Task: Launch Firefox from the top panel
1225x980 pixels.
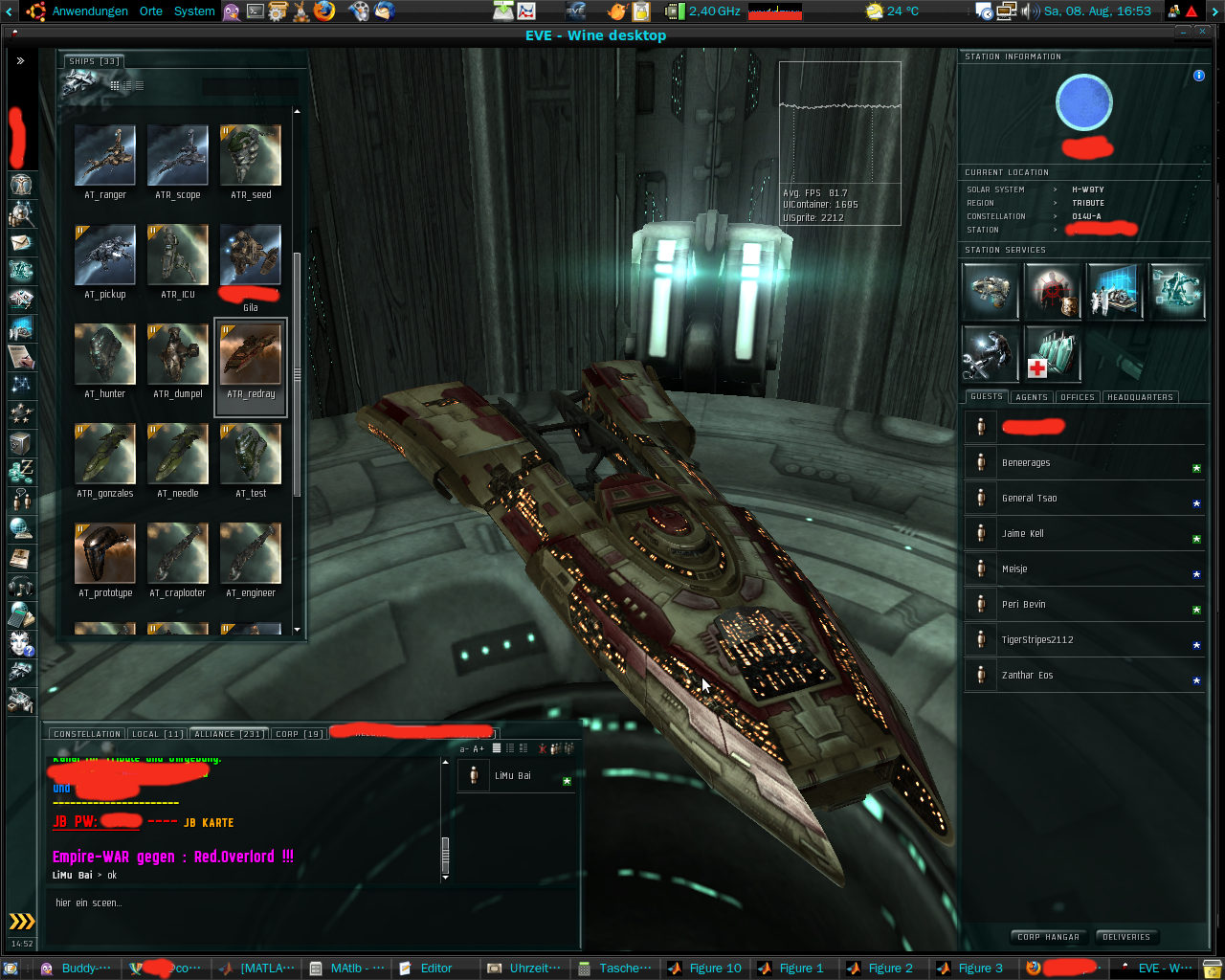Action: pyautogui.click(x=323, y=11)
